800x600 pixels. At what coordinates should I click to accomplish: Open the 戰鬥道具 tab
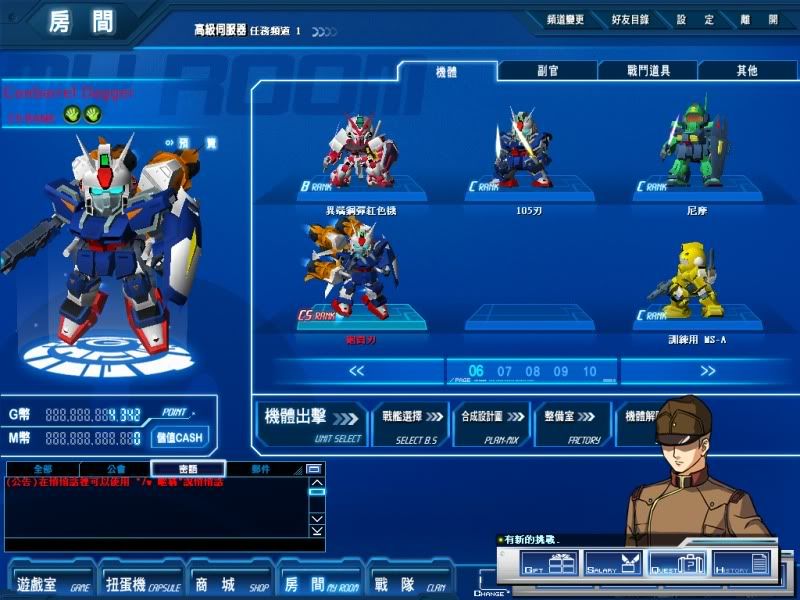(x=647, y=71)
